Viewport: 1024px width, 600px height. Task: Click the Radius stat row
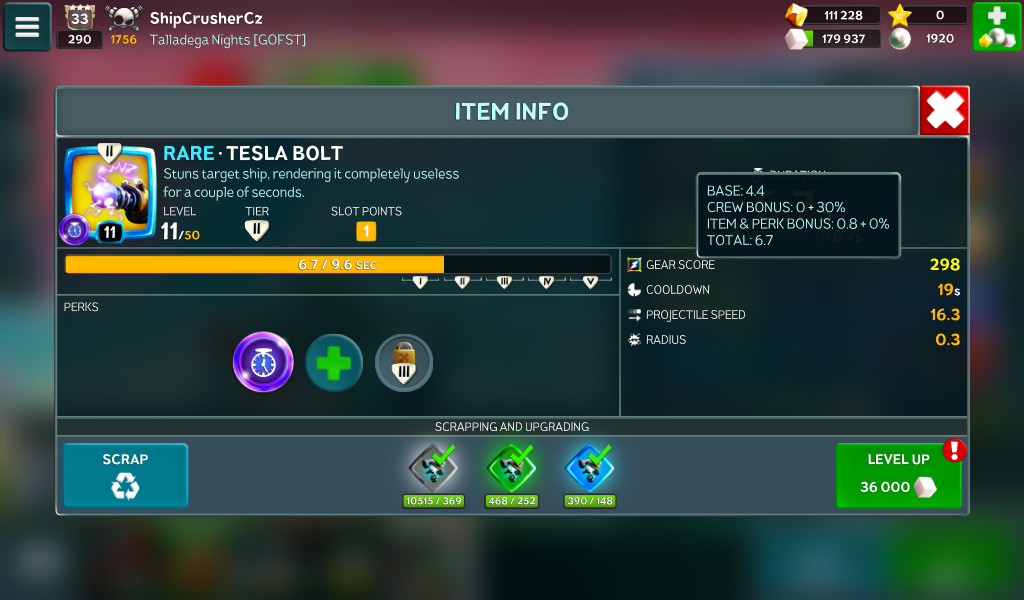[793, 340]
